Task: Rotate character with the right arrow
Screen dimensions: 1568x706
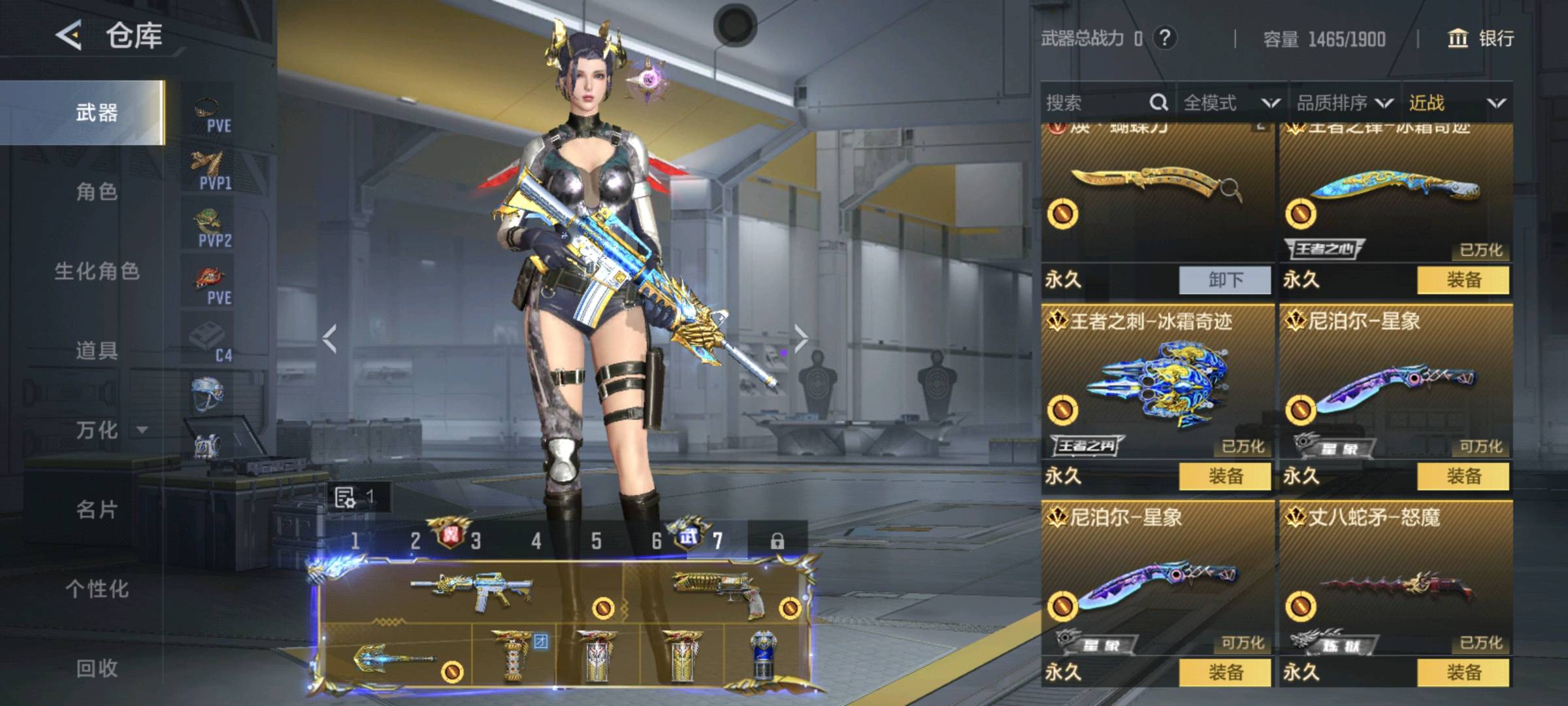Action: [x=801, y=338]
